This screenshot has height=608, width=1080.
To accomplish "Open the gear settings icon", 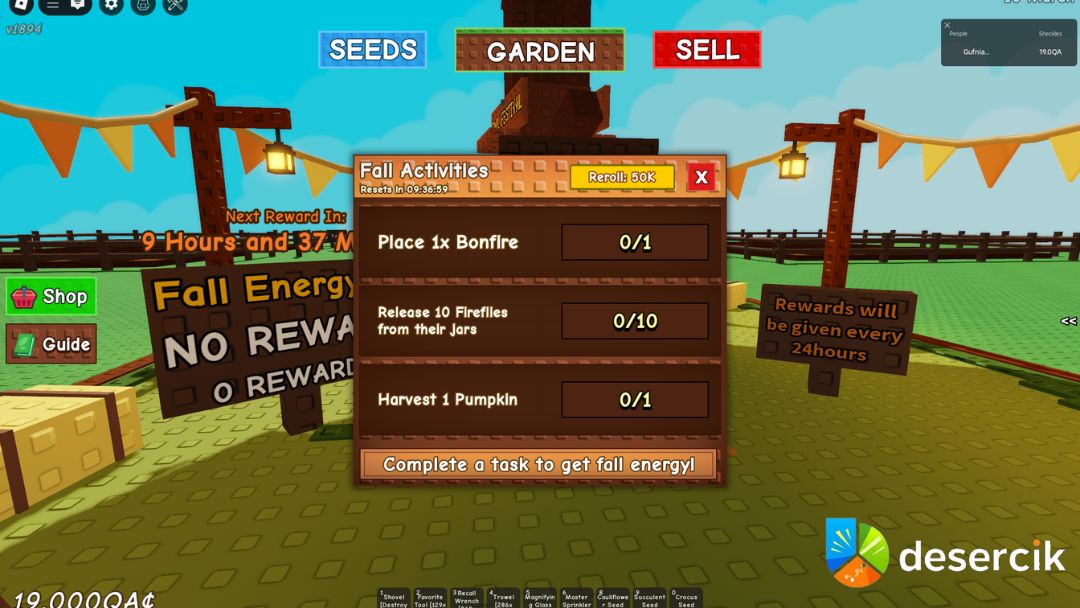I will click(x=111, y=5).
